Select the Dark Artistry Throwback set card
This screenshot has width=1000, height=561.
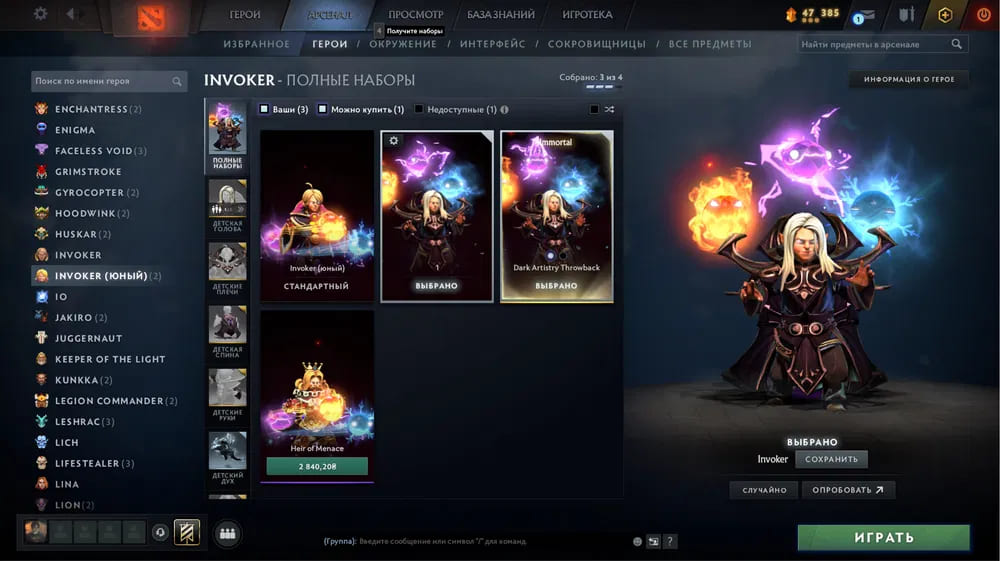557,215
